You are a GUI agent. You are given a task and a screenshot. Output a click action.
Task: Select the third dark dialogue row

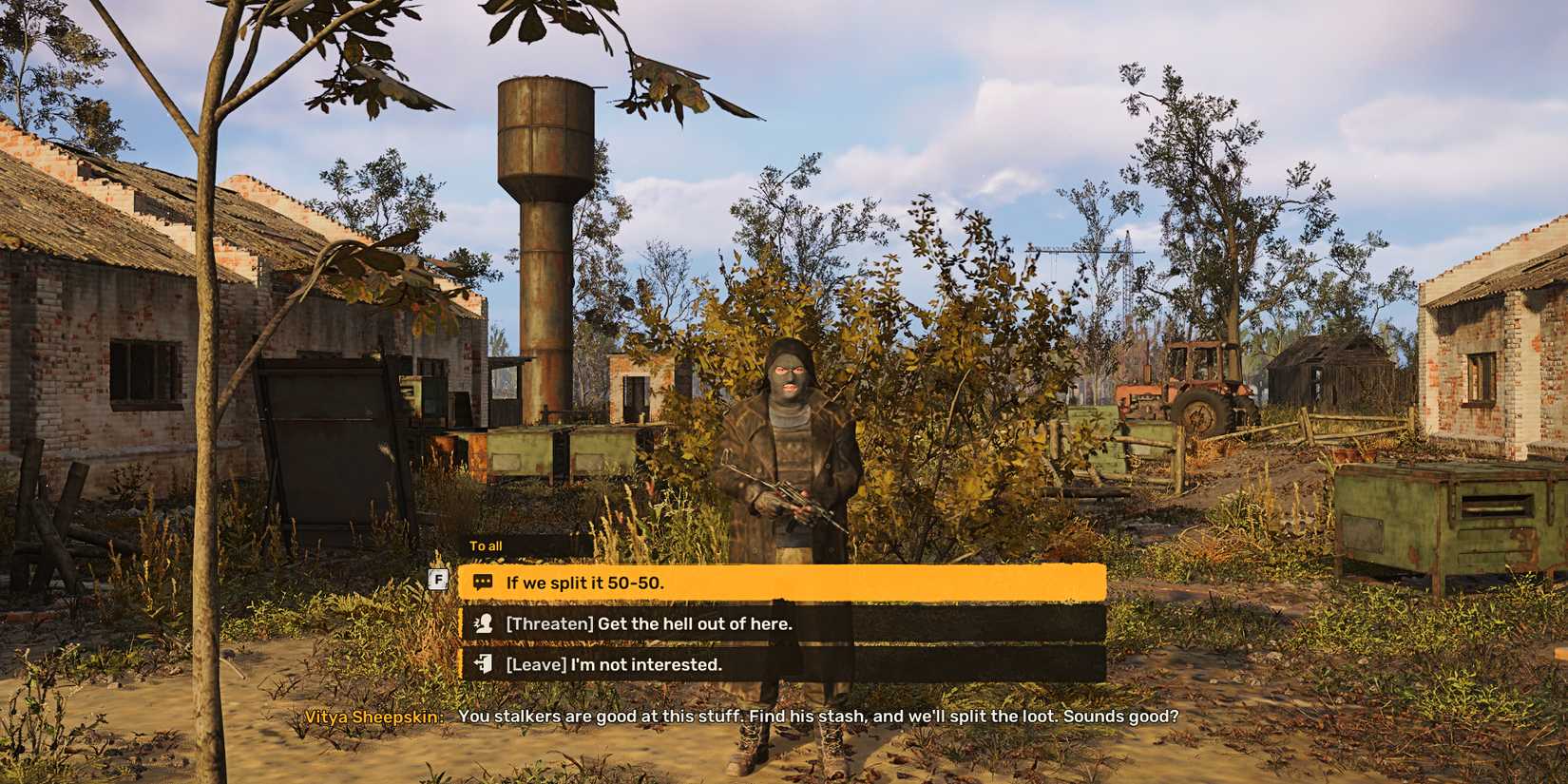pos(779,664)
